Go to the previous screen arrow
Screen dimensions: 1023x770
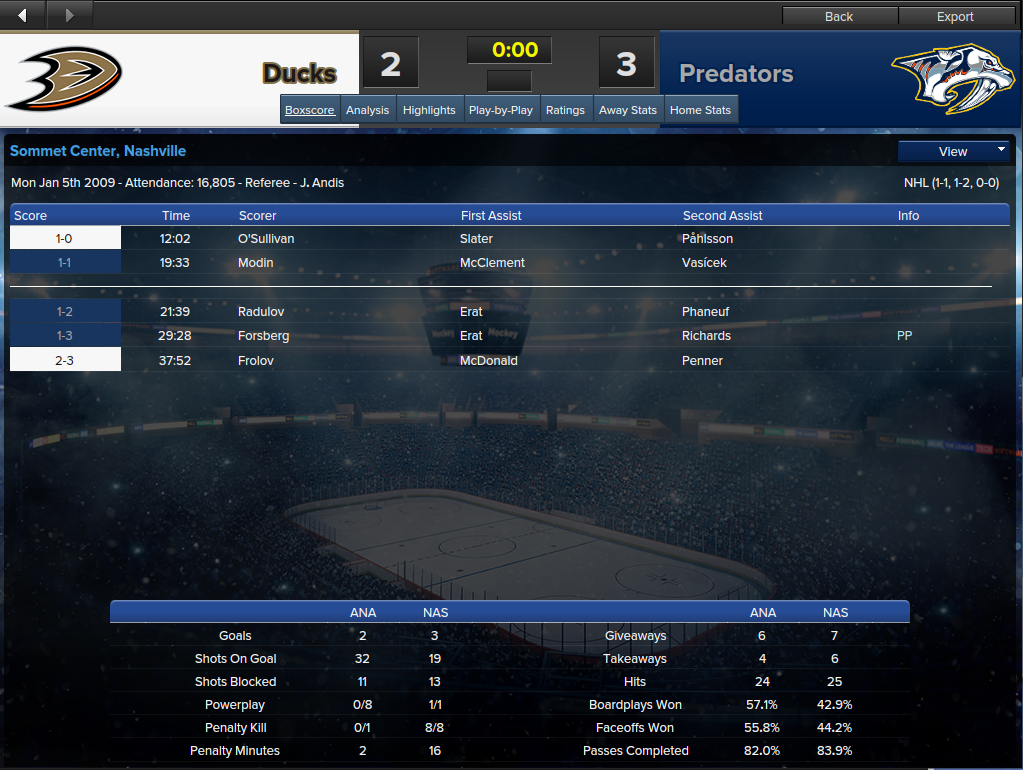pos(23,15)
